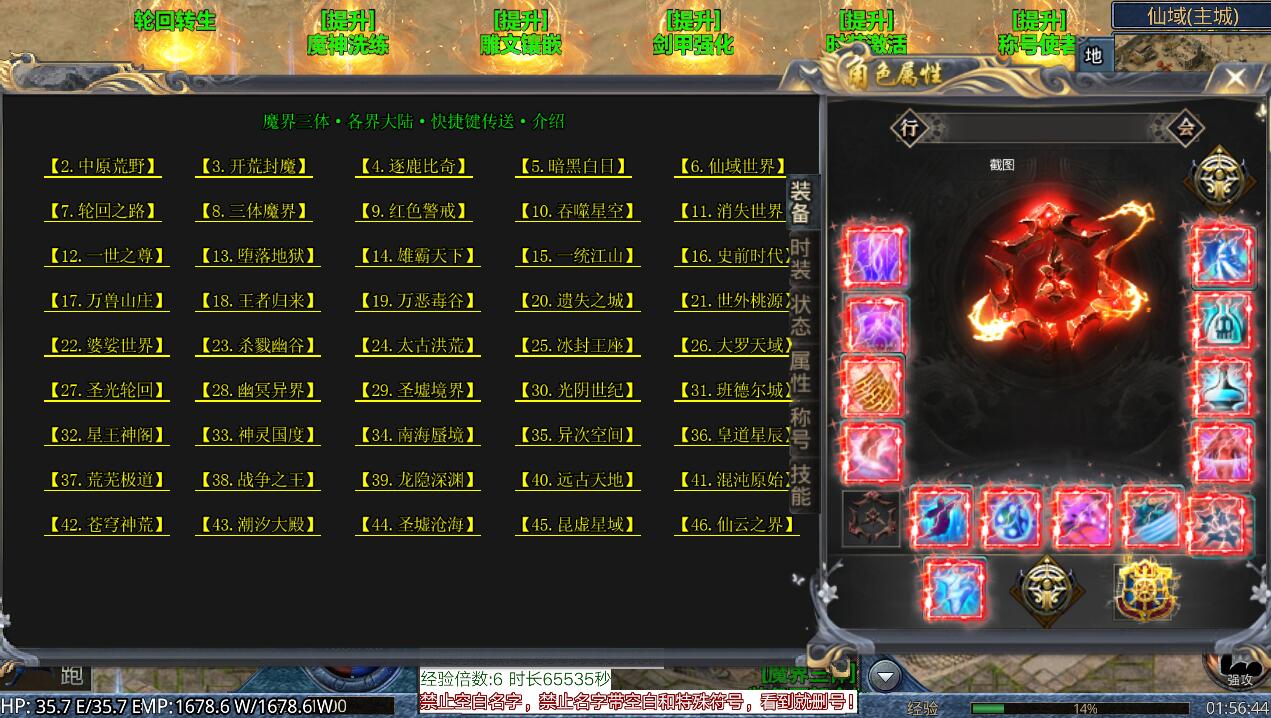
Task: Show the 属性 attributes tab
Action: click(801, 371)
